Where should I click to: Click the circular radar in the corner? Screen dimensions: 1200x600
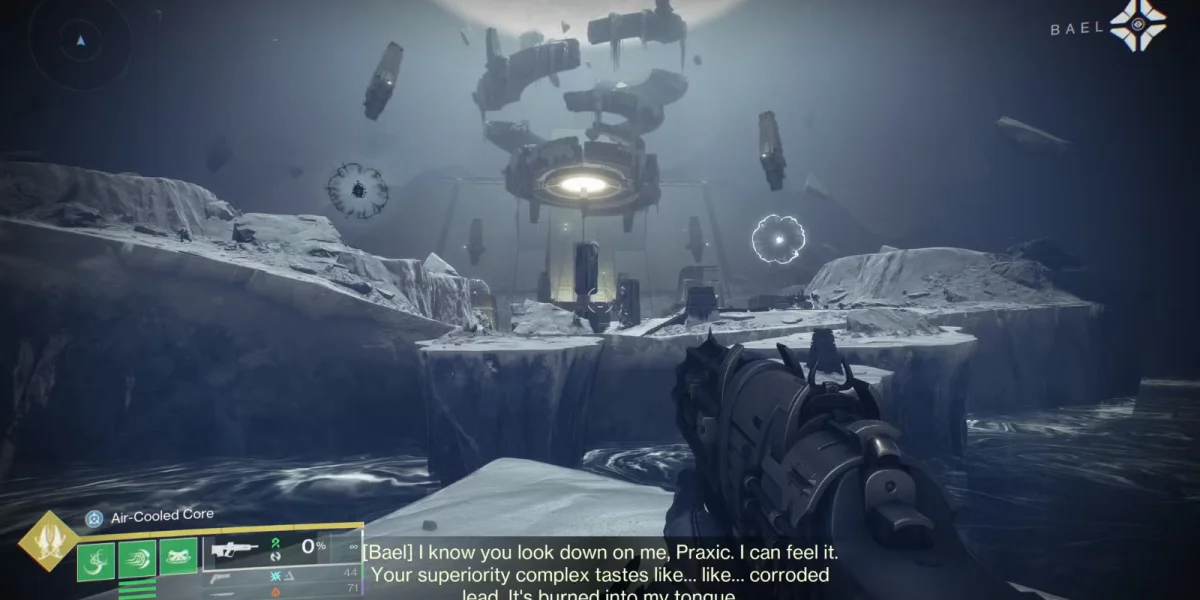(x=79, y=40)
